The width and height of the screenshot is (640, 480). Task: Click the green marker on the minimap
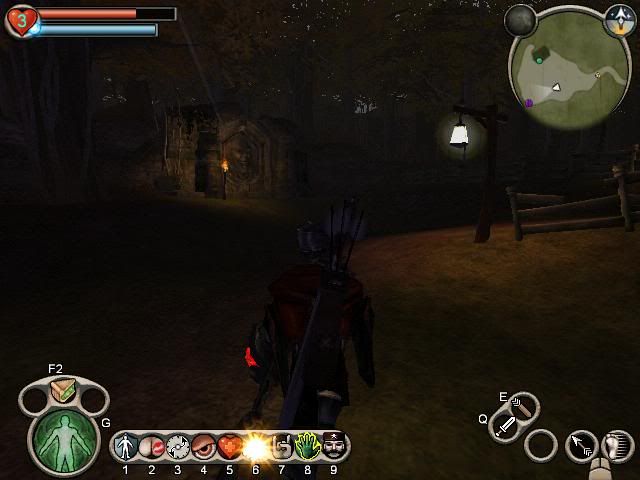click(x=540, y=61)
